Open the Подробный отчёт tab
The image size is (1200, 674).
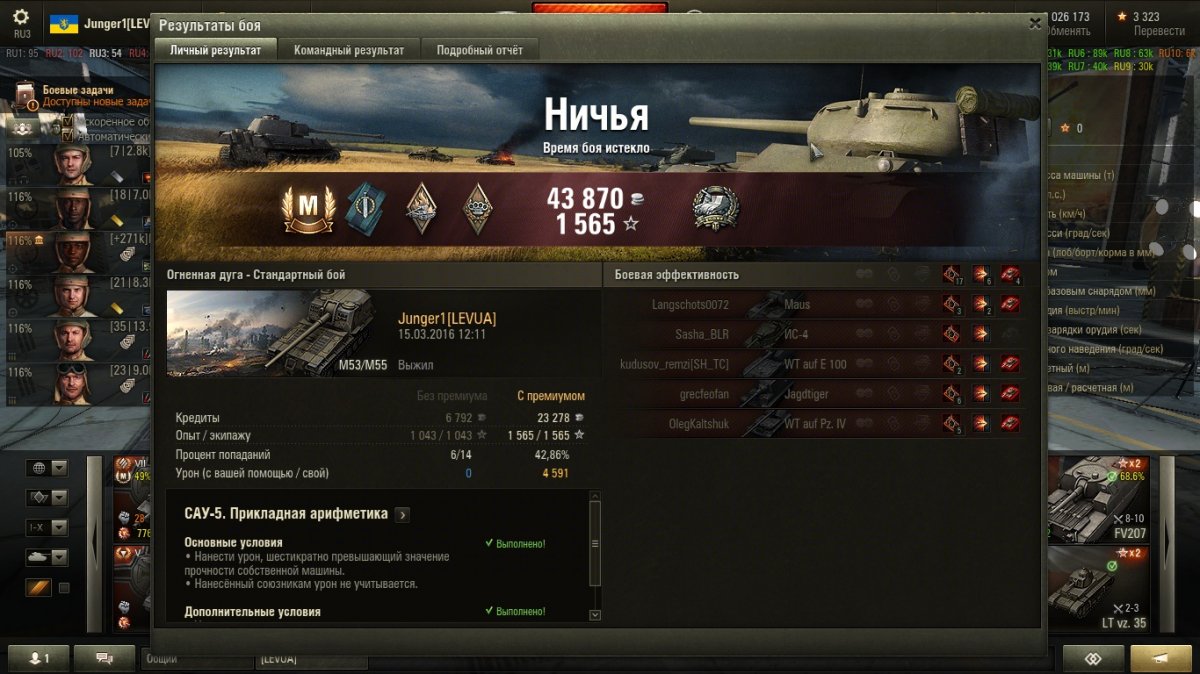pyautogui.click(x=480, y=50)
